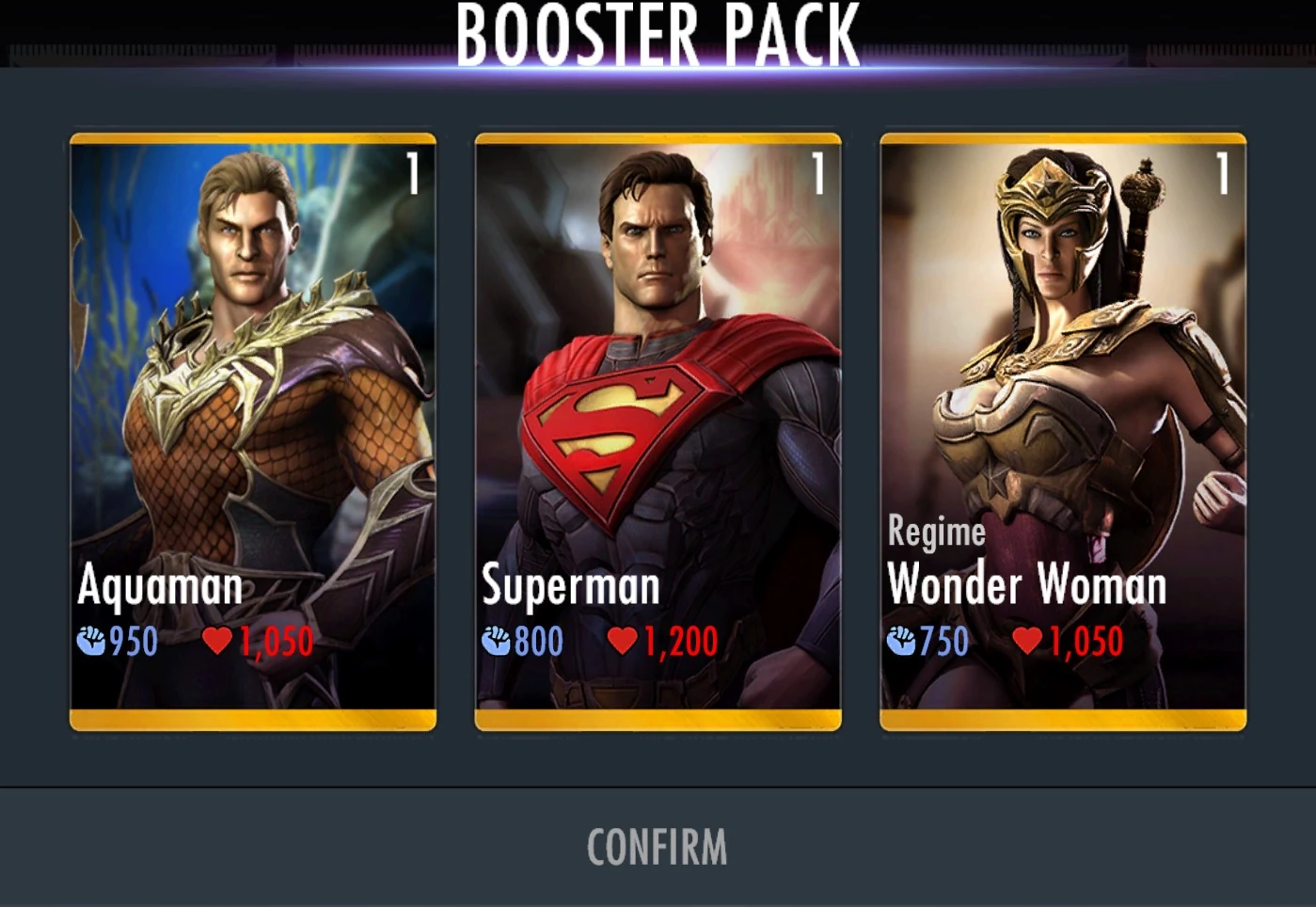Select the Superman character card
1316x907 pixels.
(658, 433)
